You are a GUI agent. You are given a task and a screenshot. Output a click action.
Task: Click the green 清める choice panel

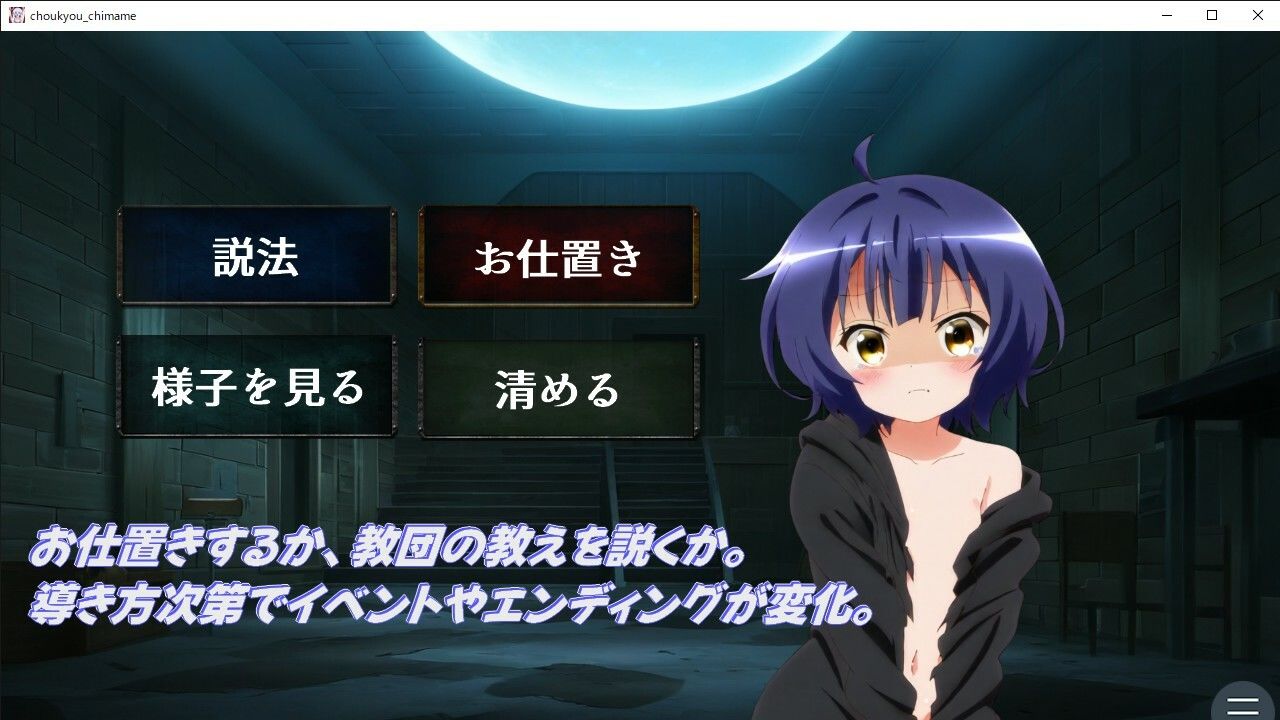558,386
